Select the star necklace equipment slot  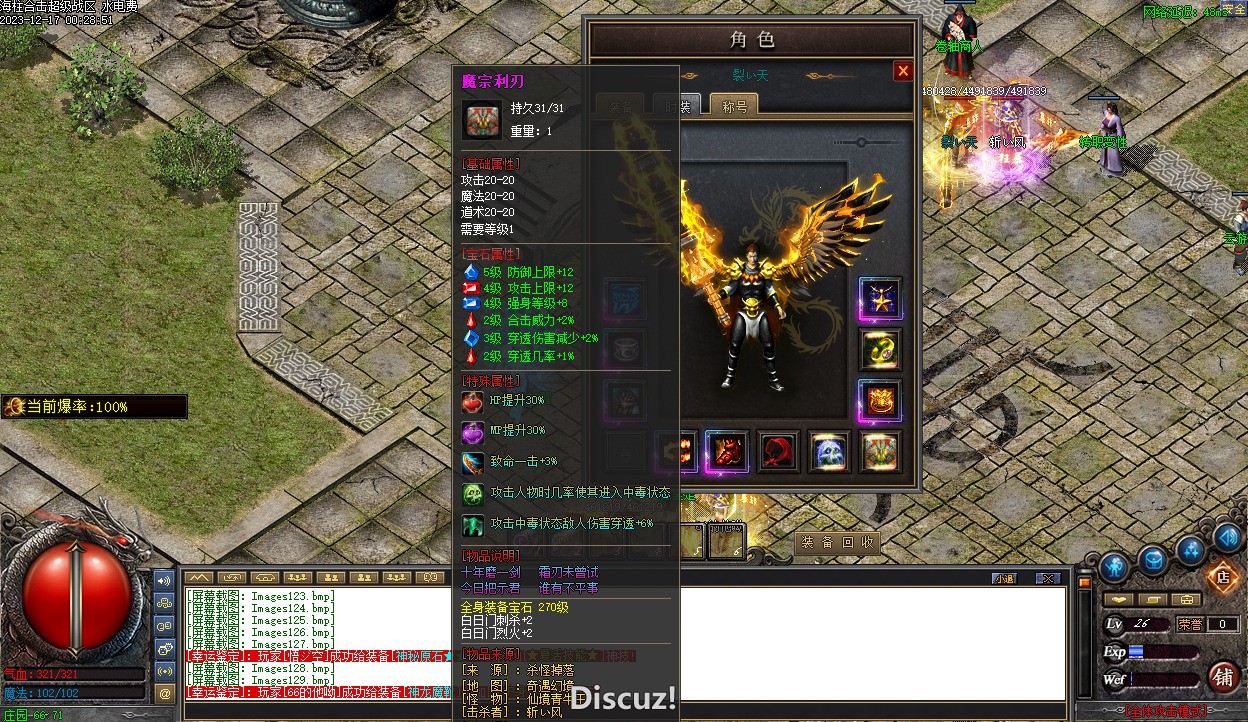point(880,299)
